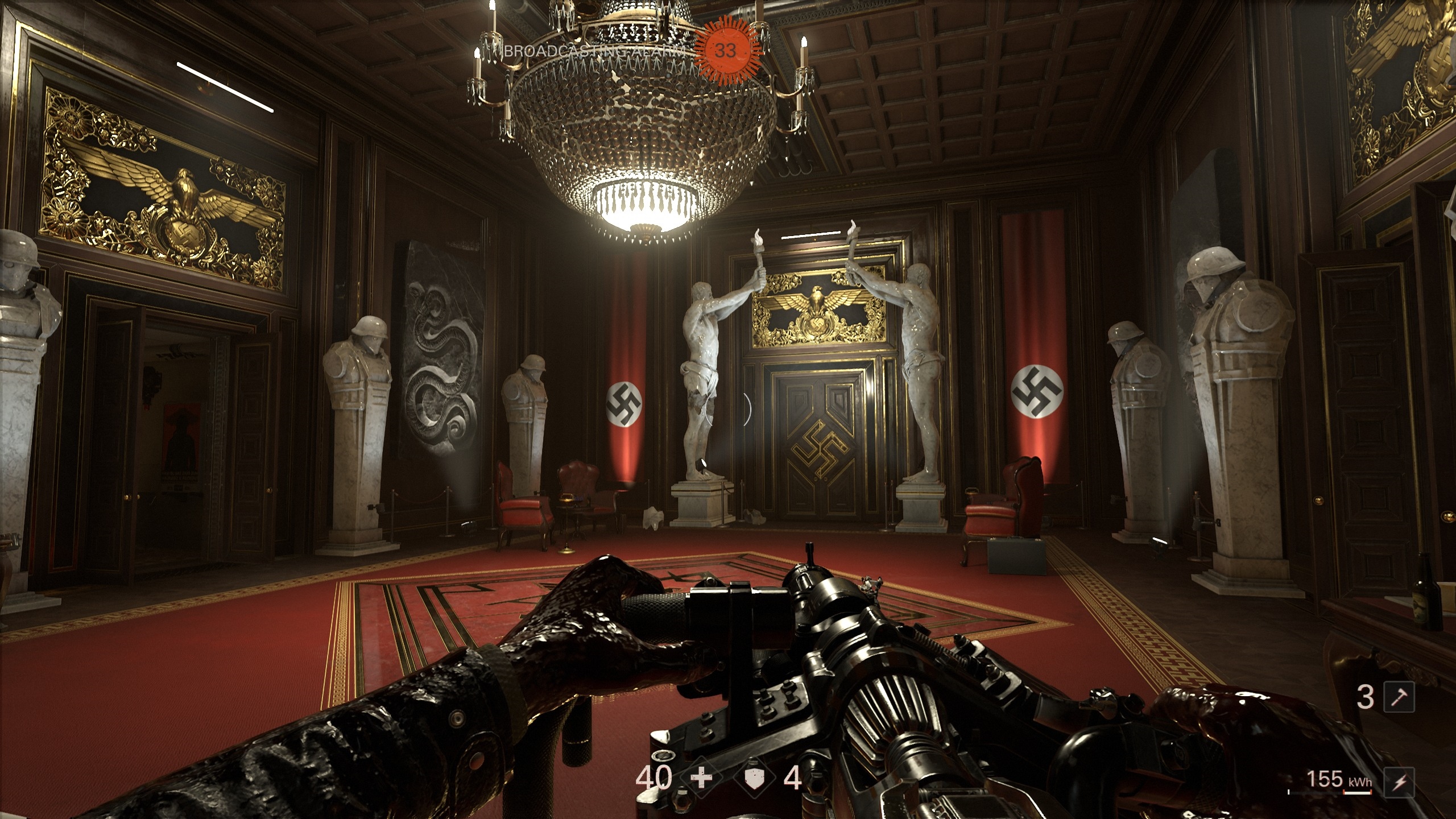The height and width of the screenshot is (819, 1456).
Task: Click the armor shield icon
Action: [755, 778]
